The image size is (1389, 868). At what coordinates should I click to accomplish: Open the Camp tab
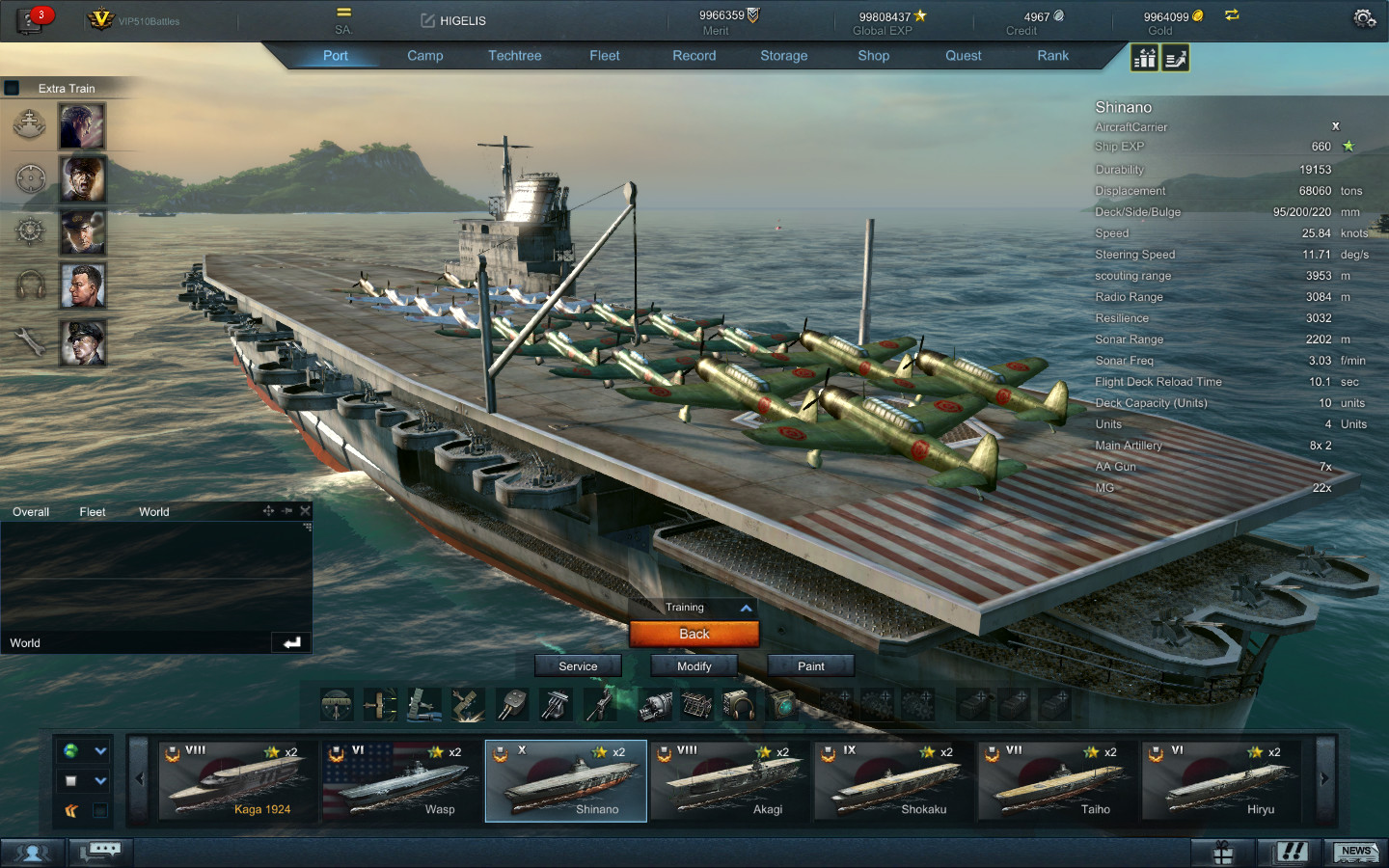(424, 56)
